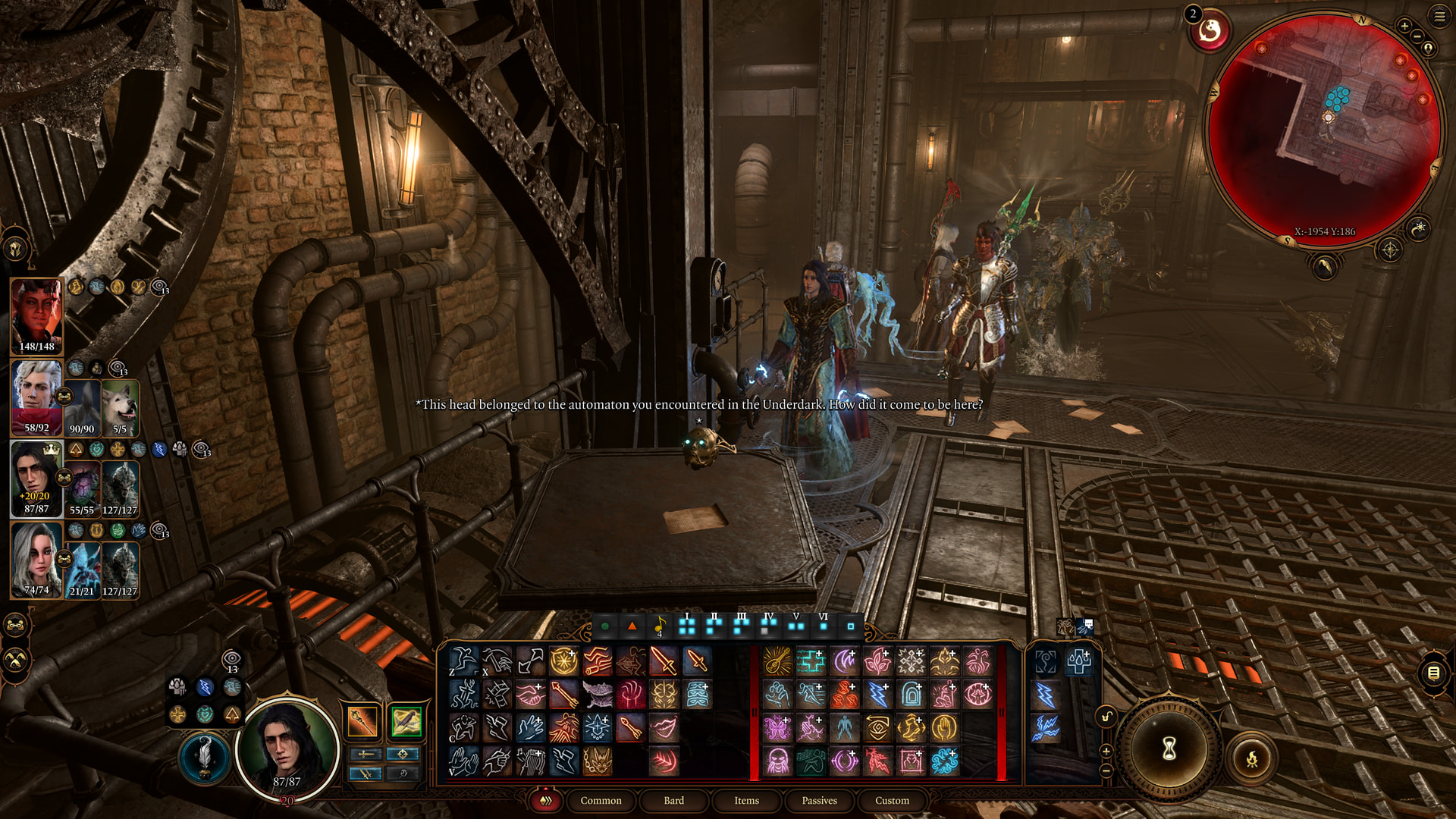The image size is (1456, 819).
Task: Click the hourglass end turn button
Action: click(x=1169, y=748)
